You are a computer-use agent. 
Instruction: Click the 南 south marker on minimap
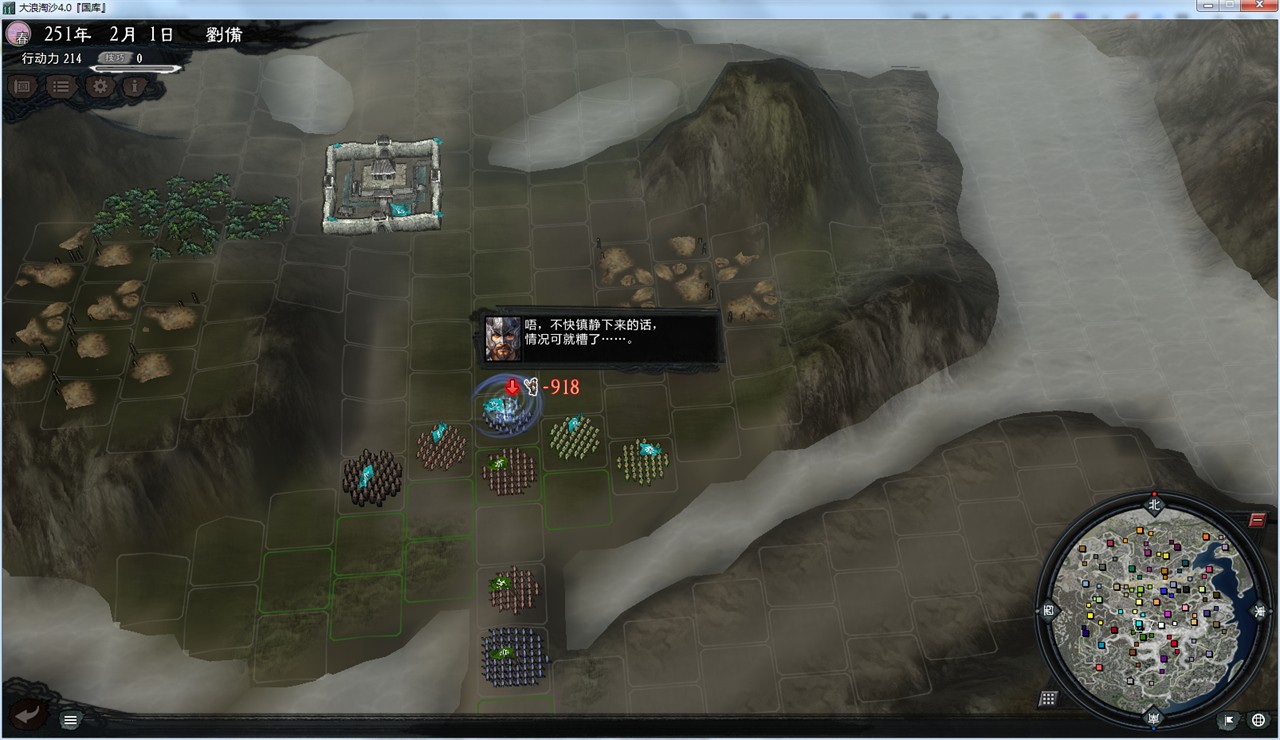[1154, 718]
